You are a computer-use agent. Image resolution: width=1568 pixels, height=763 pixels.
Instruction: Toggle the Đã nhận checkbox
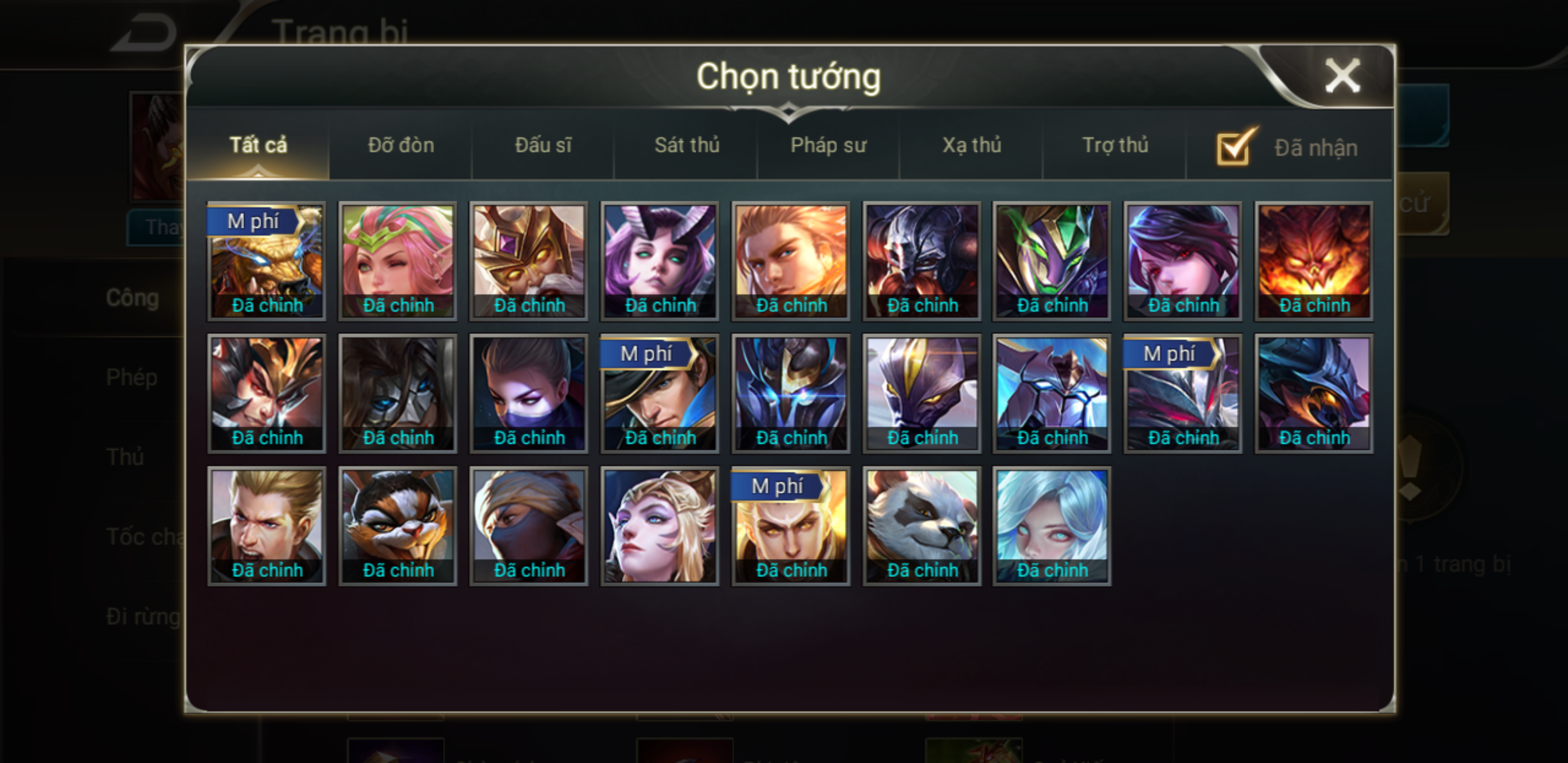(1234, 148)
